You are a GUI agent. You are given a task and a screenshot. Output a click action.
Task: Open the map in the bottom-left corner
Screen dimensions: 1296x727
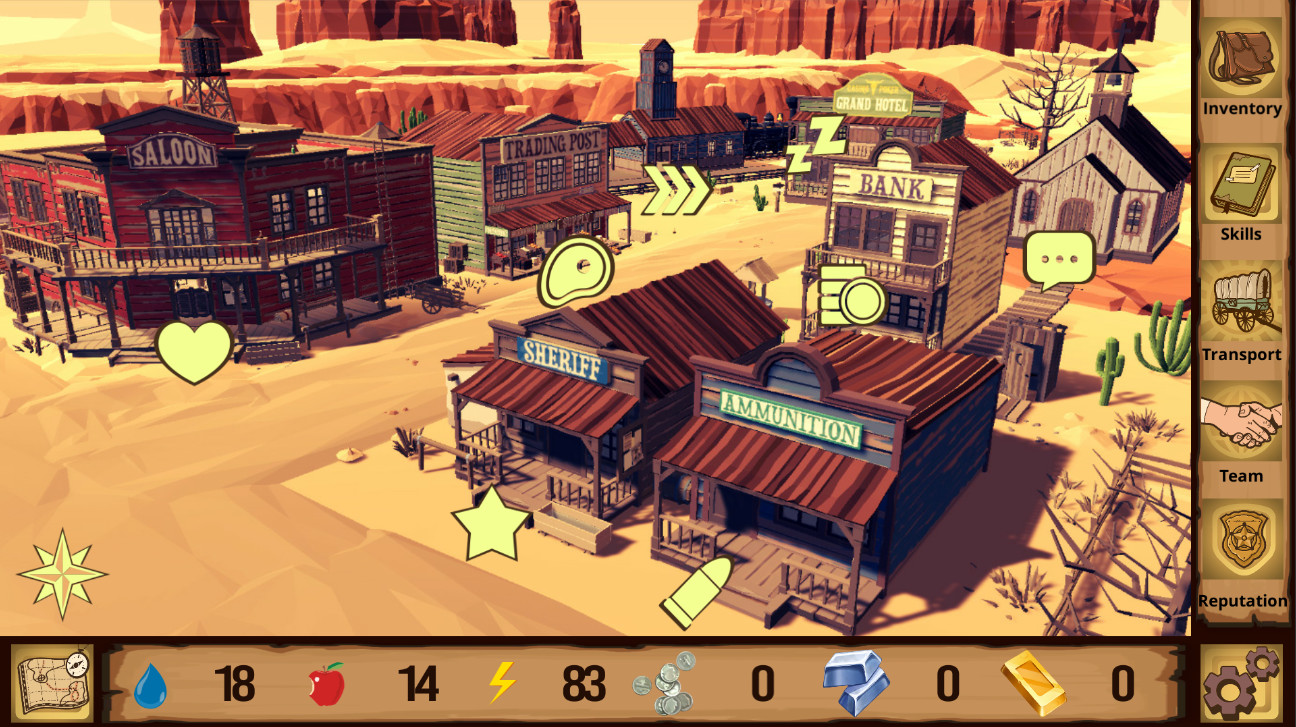54,684
